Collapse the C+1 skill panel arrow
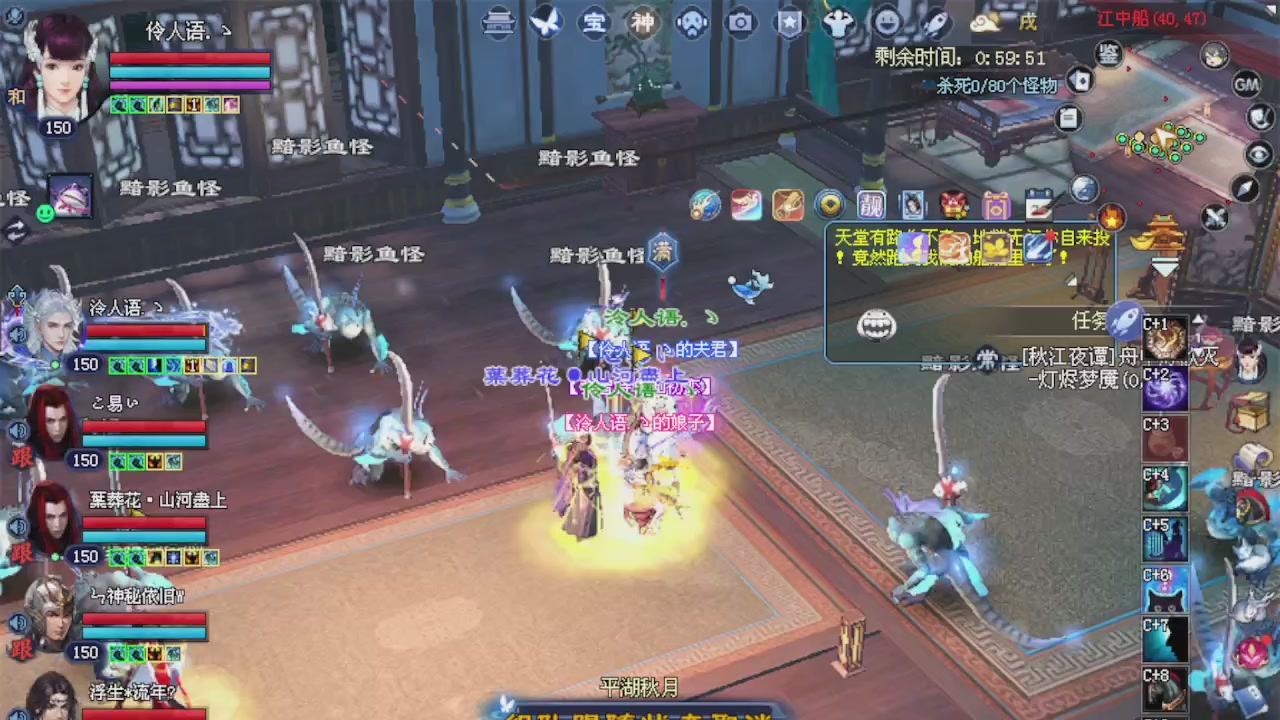This screenshot has width=1280, height=720. click(1199, 320)
